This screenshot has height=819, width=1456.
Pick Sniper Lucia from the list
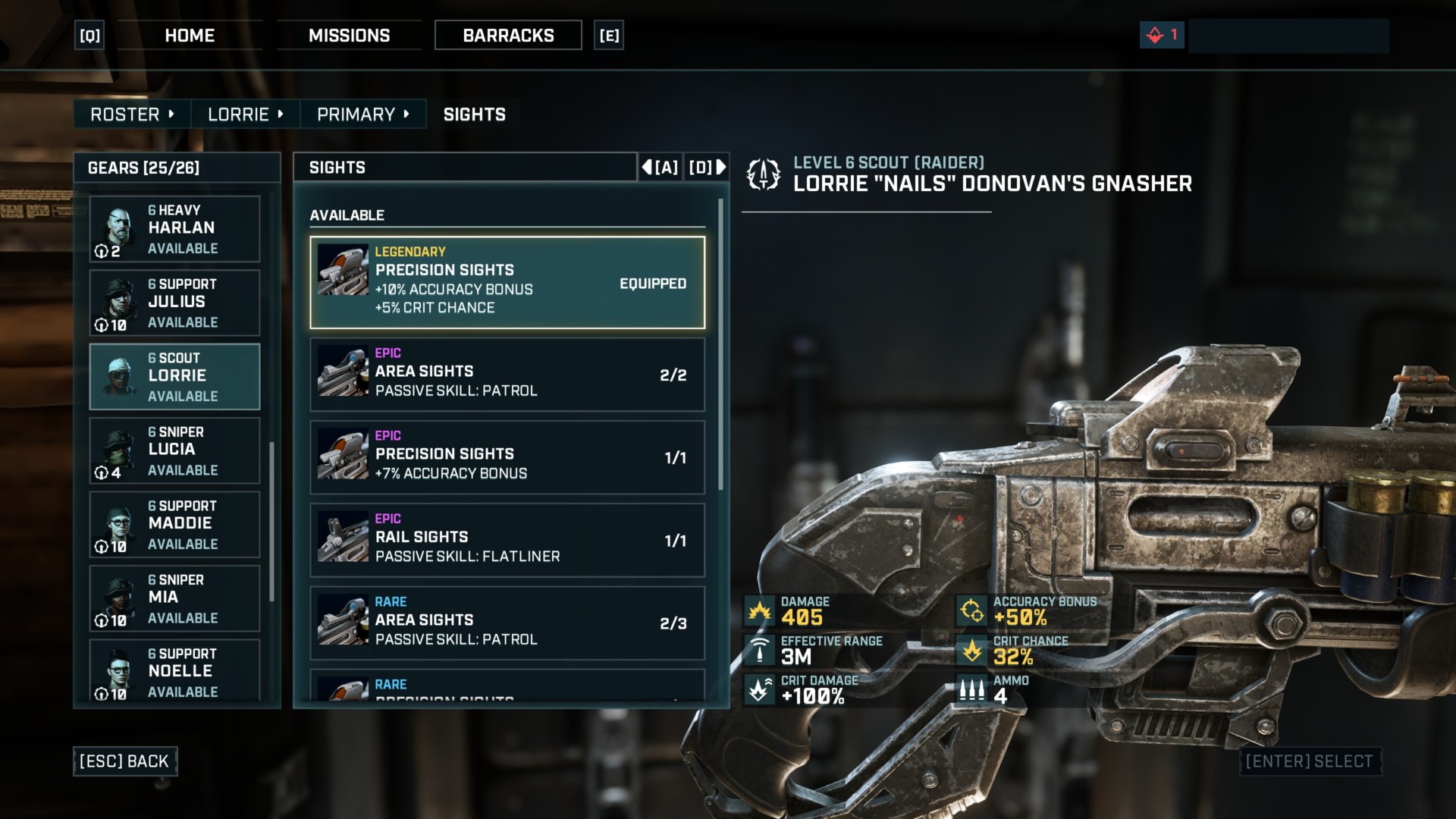click(174, 450)
